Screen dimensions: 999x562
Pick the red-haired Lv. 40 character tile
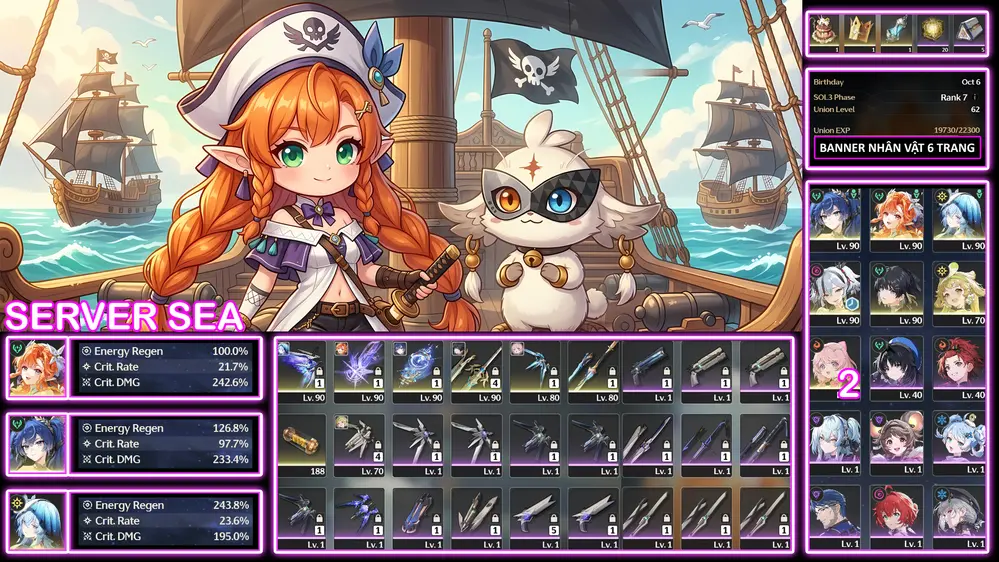click(959, 366)
